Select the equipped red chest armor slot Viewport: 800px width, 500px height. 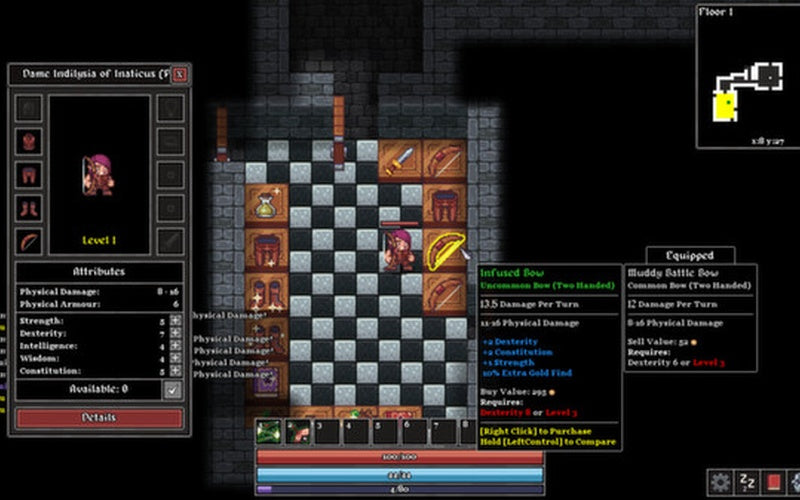click(x=29, y=141)
